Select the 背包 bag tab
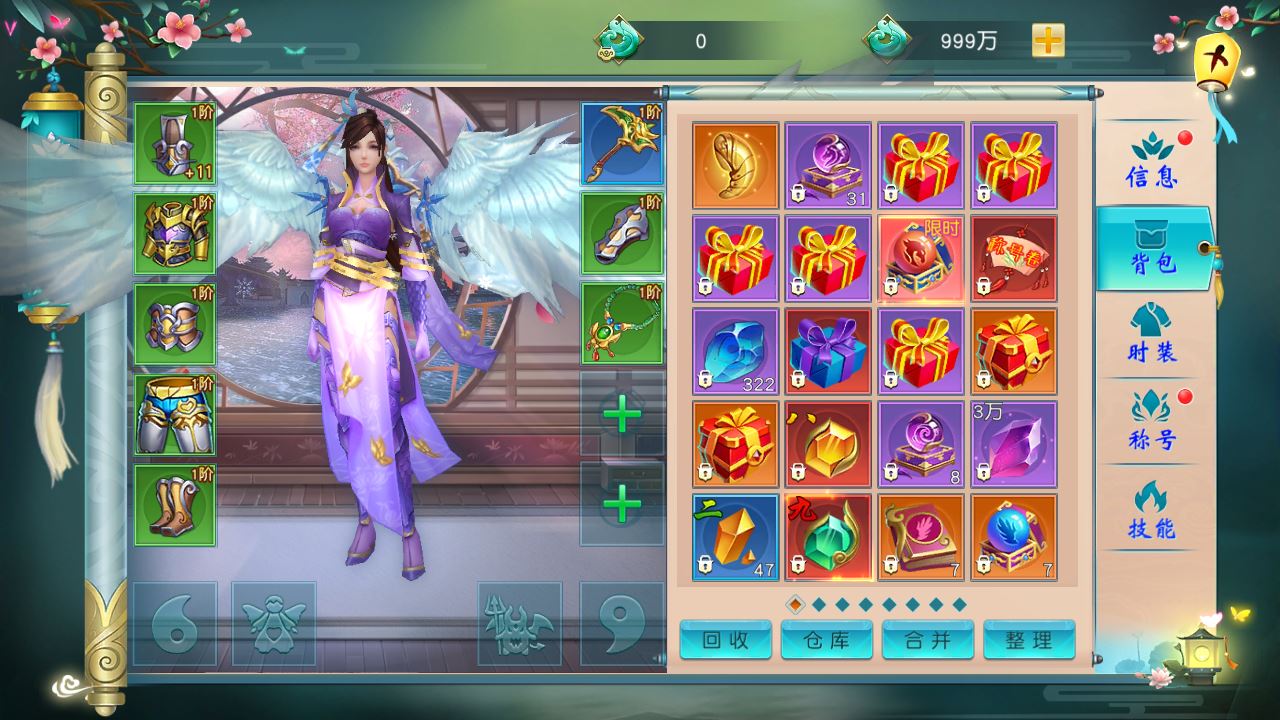The image size is (1280, 720). pyautogui.click(x=1154, y=248)
